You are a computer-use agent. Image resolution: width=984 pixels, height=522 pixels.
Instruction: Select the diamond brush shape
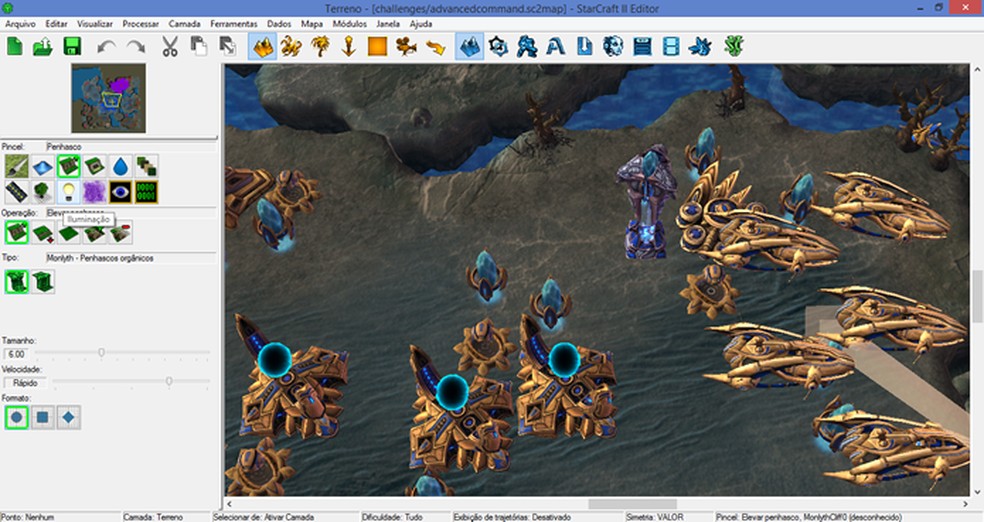(68, 417)
